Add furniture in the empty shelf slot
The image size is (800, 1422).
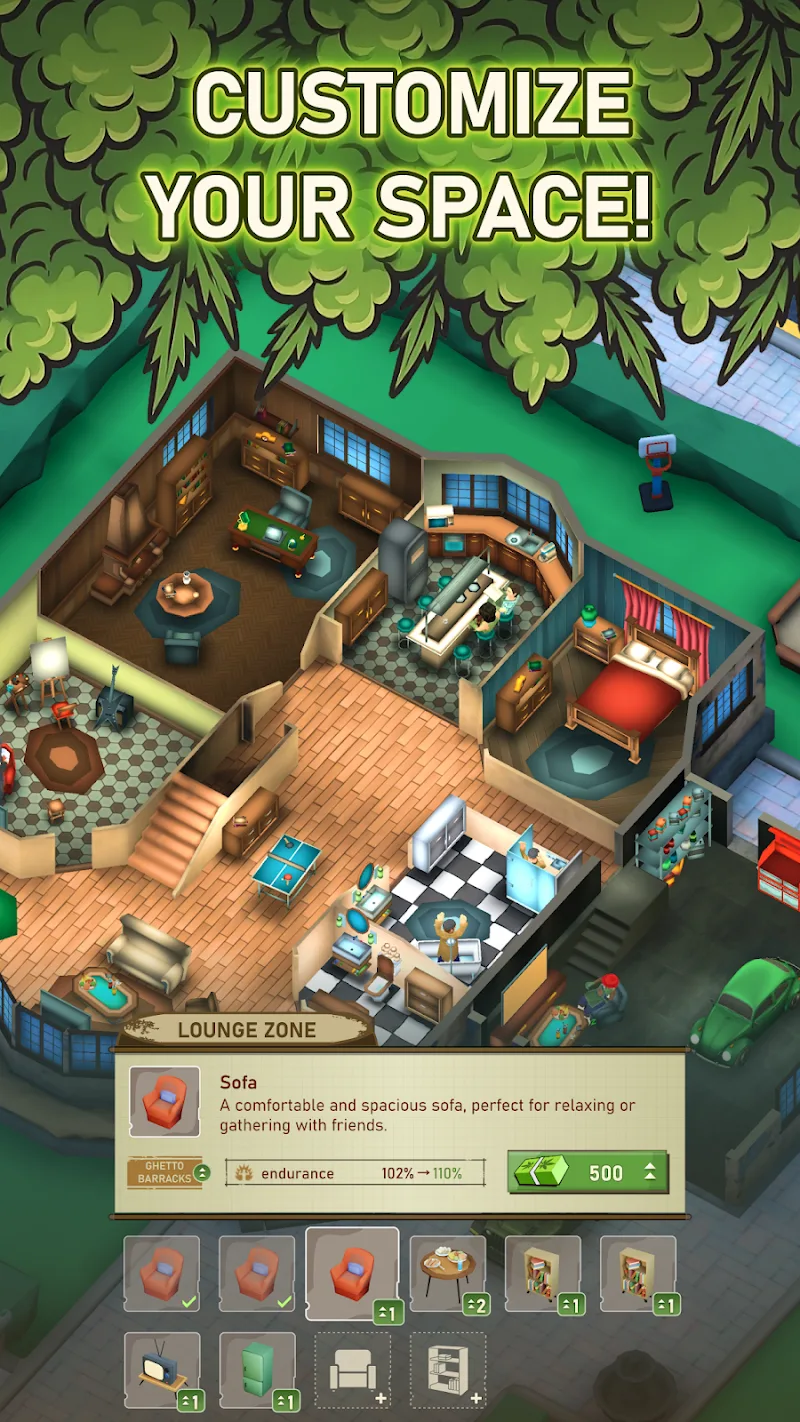pos(447,1369)
